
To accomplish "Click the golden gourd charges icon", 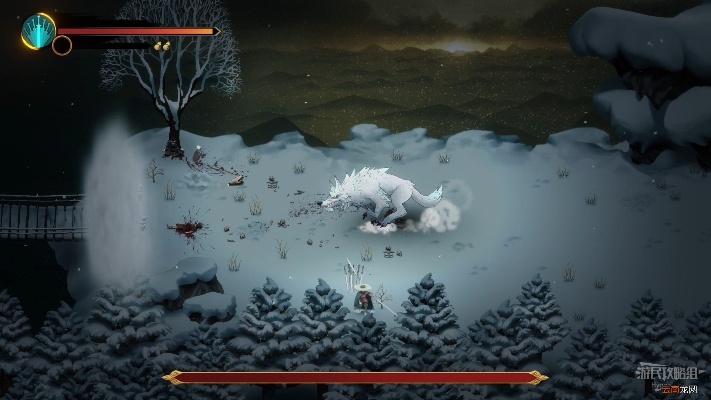I will coord(159,45).
